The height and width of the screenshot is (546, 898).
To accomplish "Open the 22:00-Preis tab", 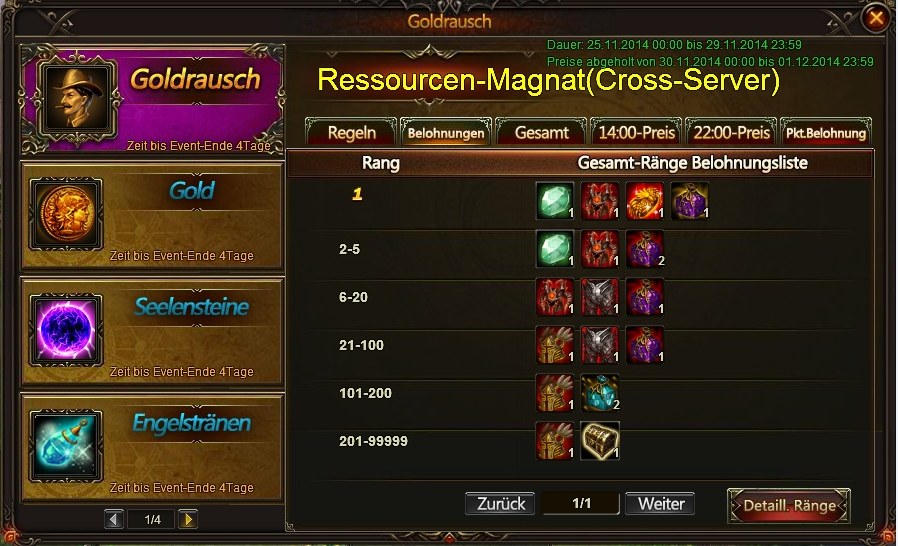I will pyautogui.click(x=731, y=132).
